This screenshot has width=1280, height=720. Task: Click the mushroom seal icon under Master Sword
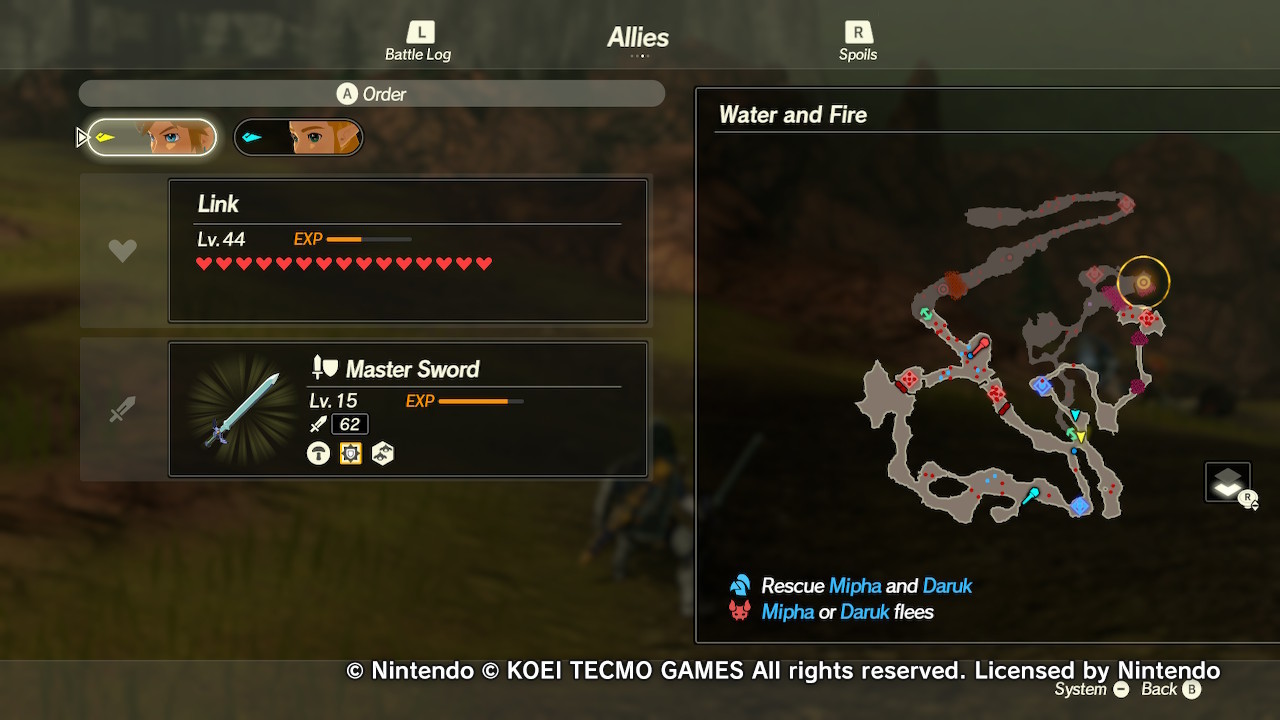[x=318, y=453]
